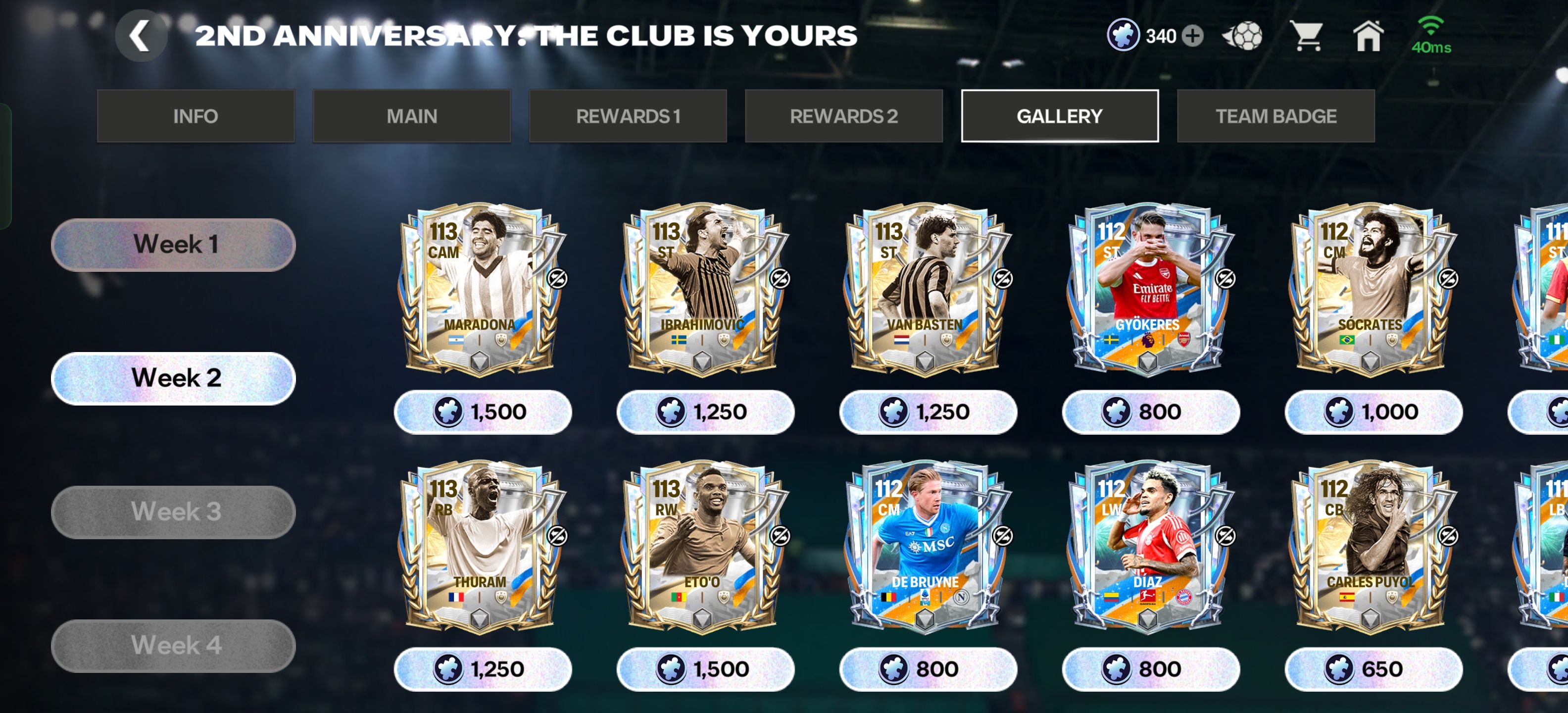Select the Maradona 113 CAM card
This screenshot has width=1568, height=713.
click(481, 289)
